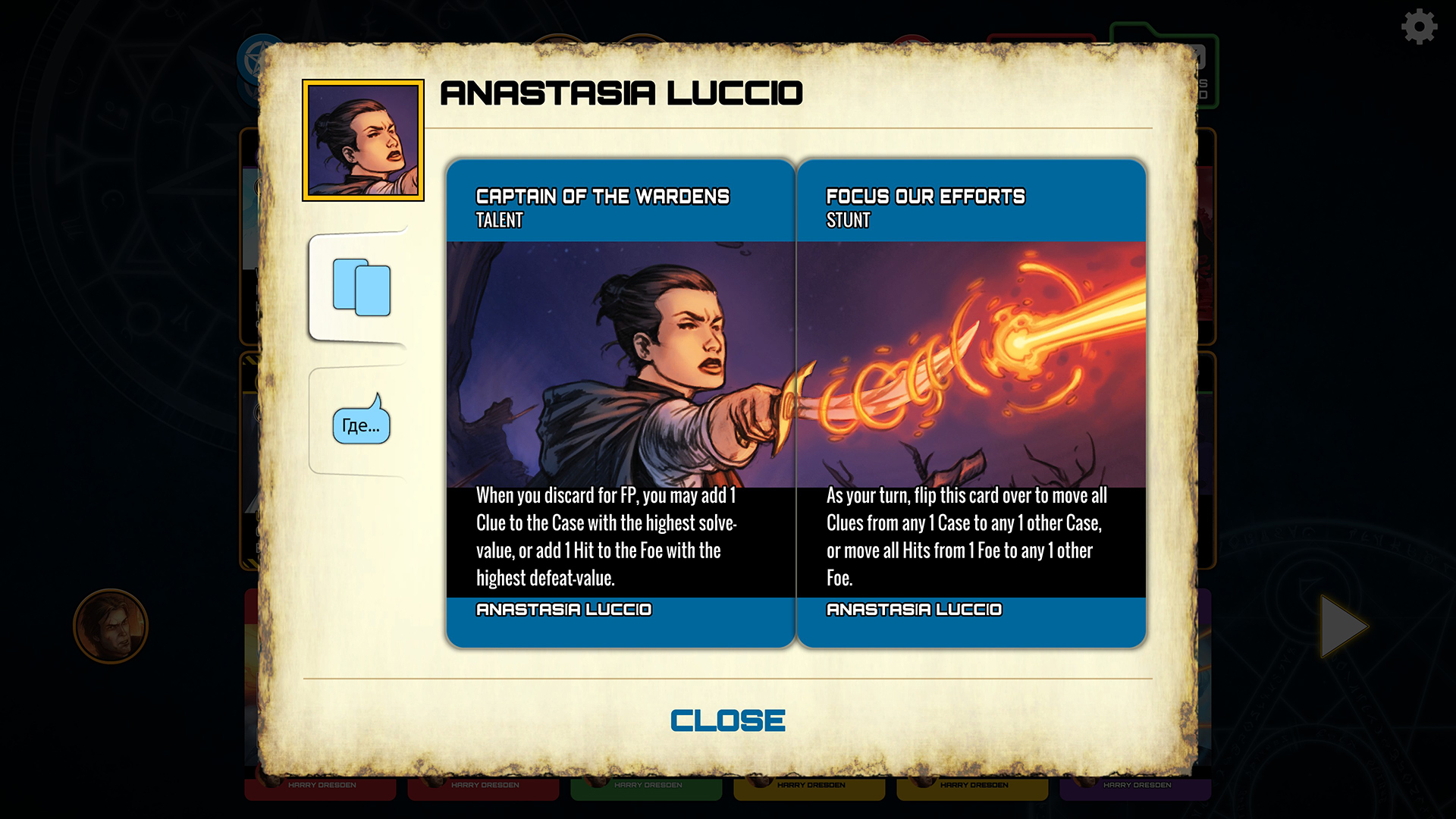The image size is (1456, 819).
Task: Click Harry Dresden's circular portrait icon
Action: pos(111,628)
